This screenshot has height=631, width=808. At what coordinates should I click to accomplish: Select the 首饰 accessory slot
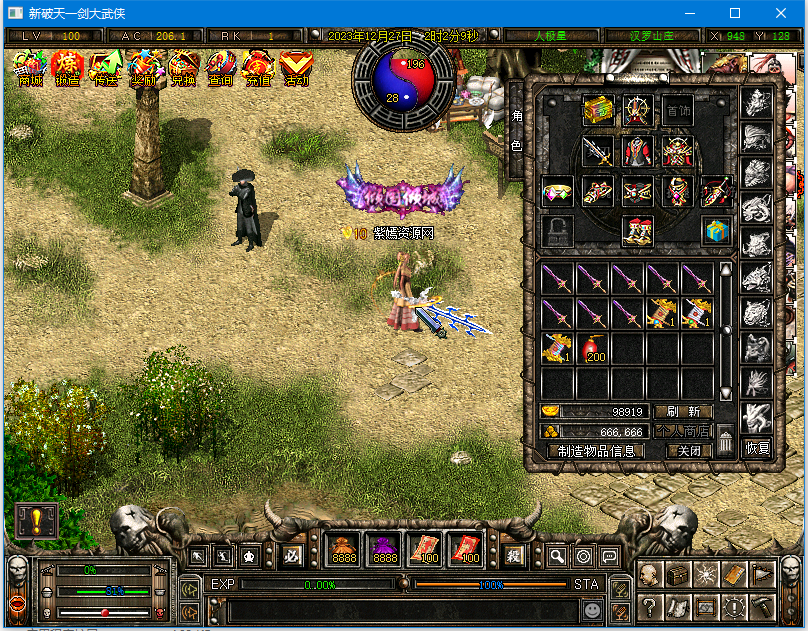(678, 111)
